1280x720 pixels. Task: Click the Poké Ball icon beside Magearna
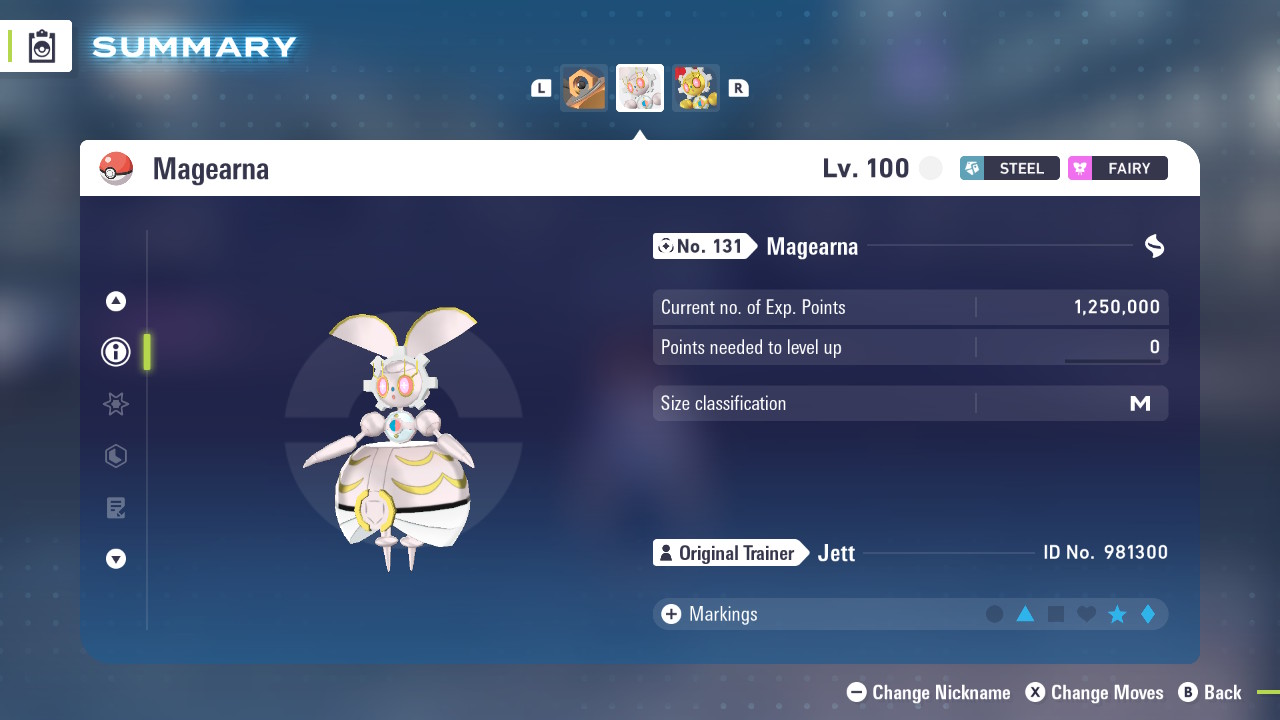coord(117,168)
